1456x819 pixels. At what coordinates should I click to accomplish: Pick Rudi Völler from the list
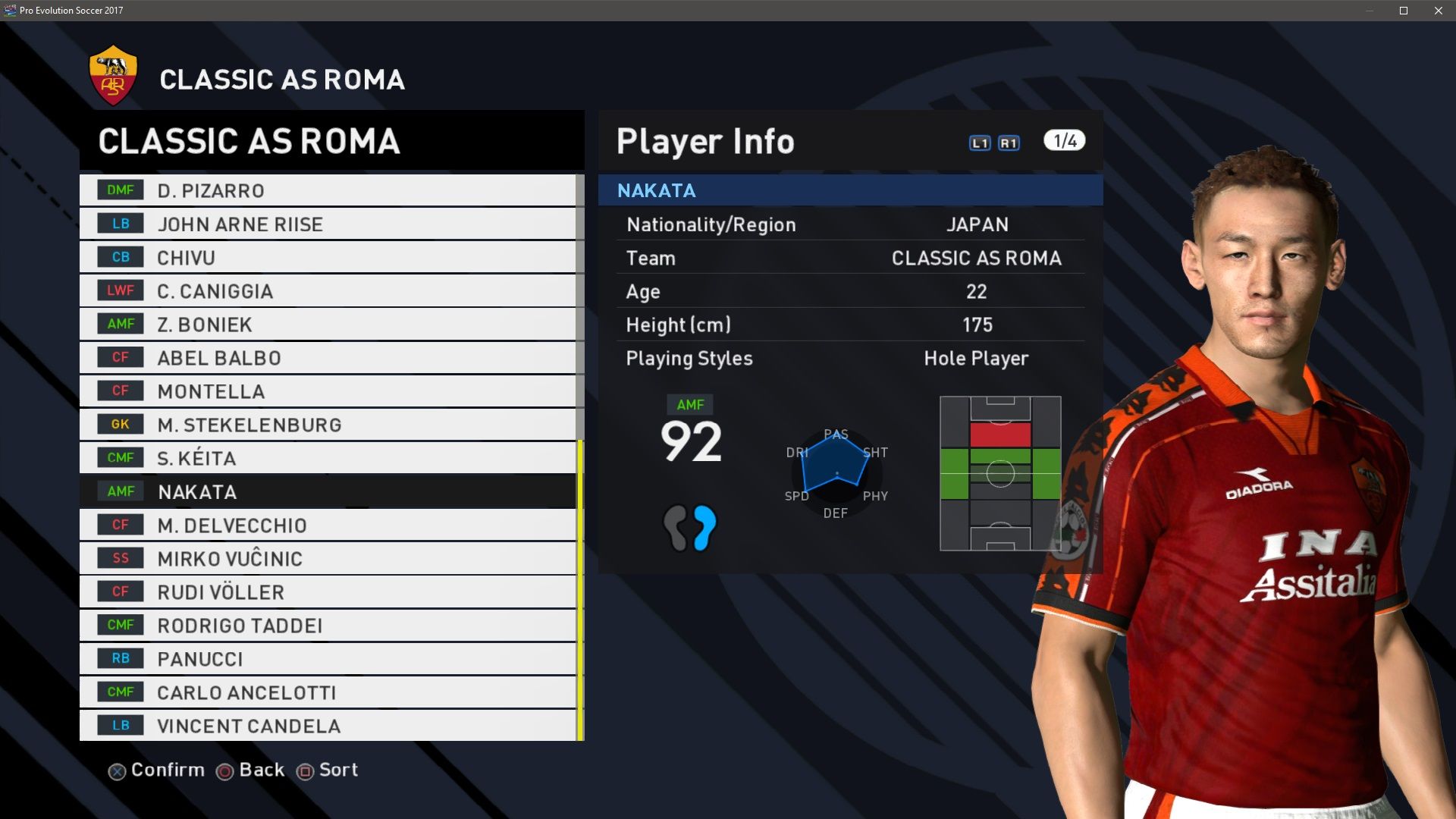[328, 591]
